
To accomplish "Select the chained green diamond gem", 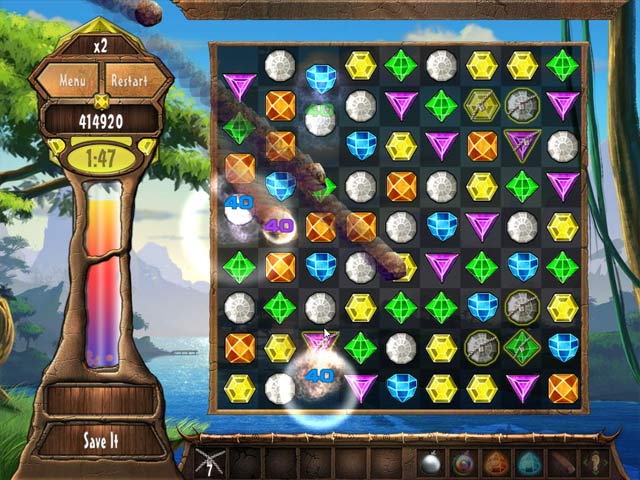I will pos(521,347).
